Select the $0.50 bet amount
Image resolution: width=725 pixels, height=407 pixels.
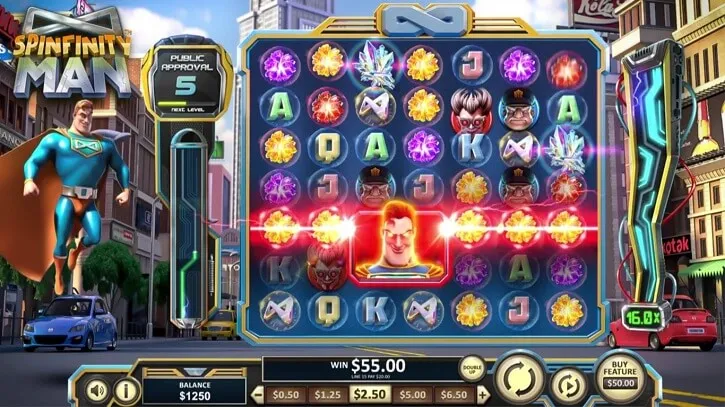pos(285,394)
